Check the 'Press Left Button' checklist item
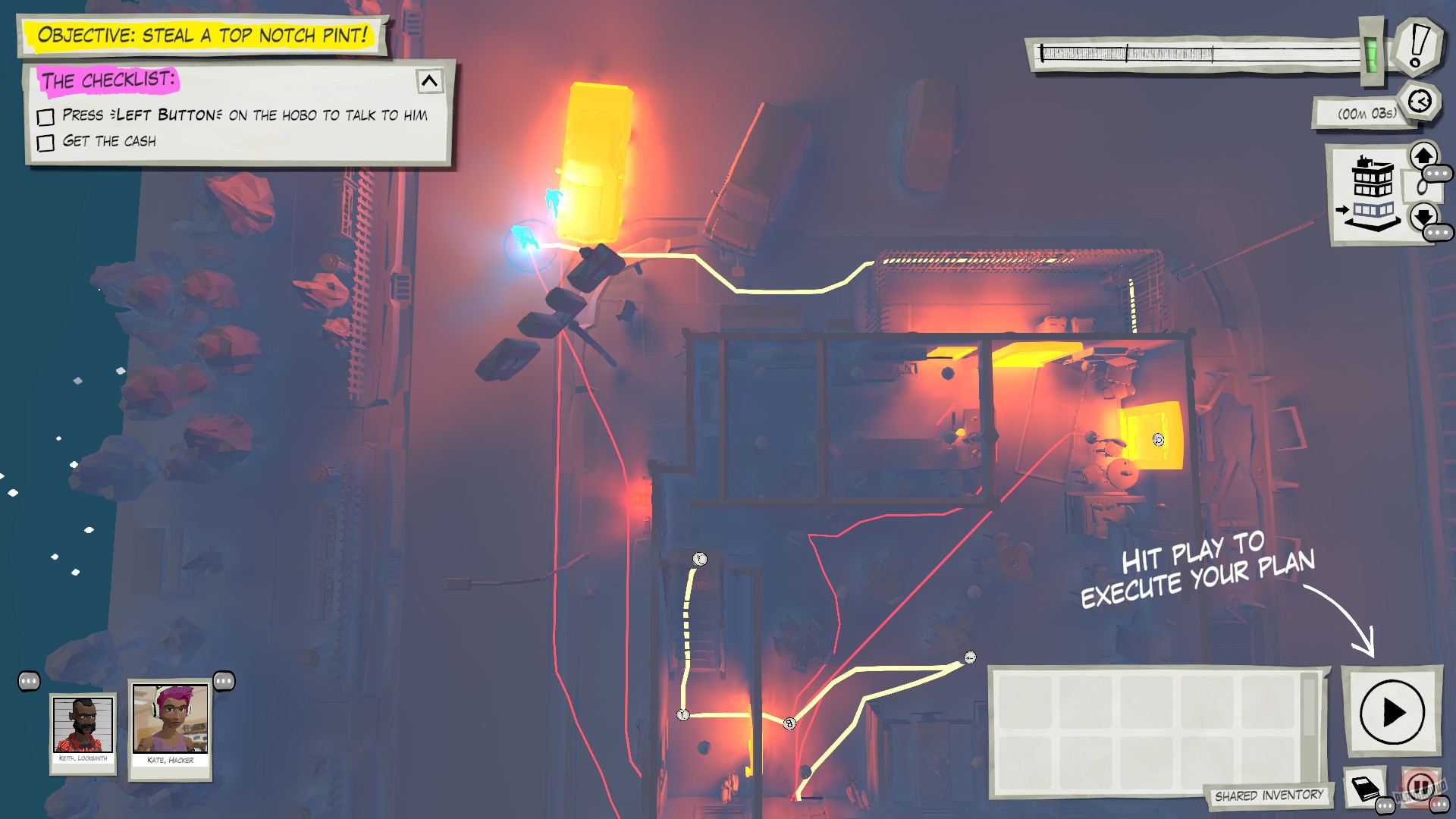 pyautogui.click(x=46, y=116)
